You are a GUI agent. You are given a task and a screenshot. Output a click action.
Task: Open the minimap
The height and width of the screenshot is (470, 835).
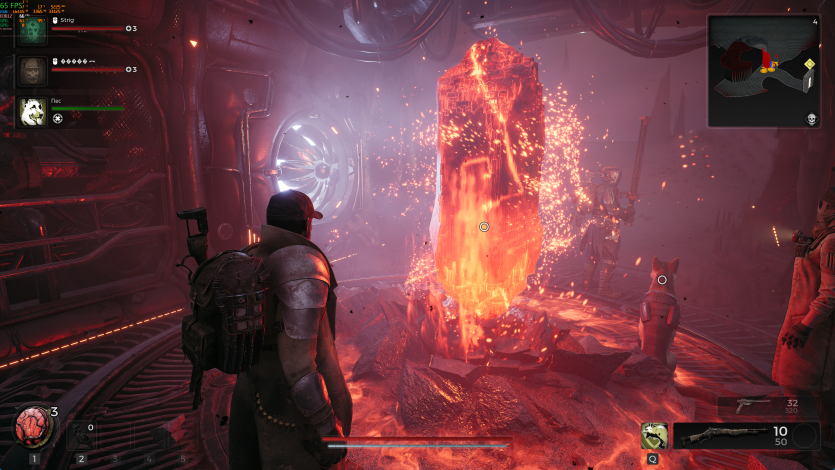click(x=763, y=70)
